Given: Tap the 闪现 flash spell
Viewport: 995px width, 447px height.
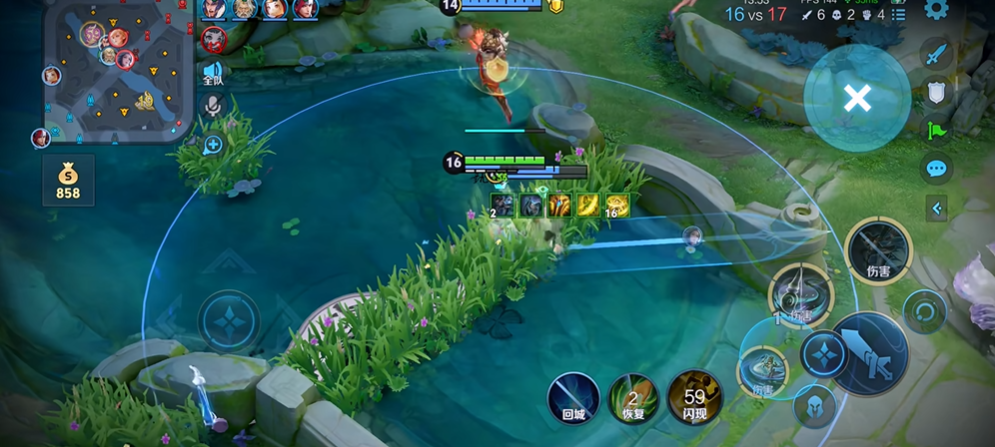Looking at the screenshot, I should pyautogui.click(x=694, y=397).
